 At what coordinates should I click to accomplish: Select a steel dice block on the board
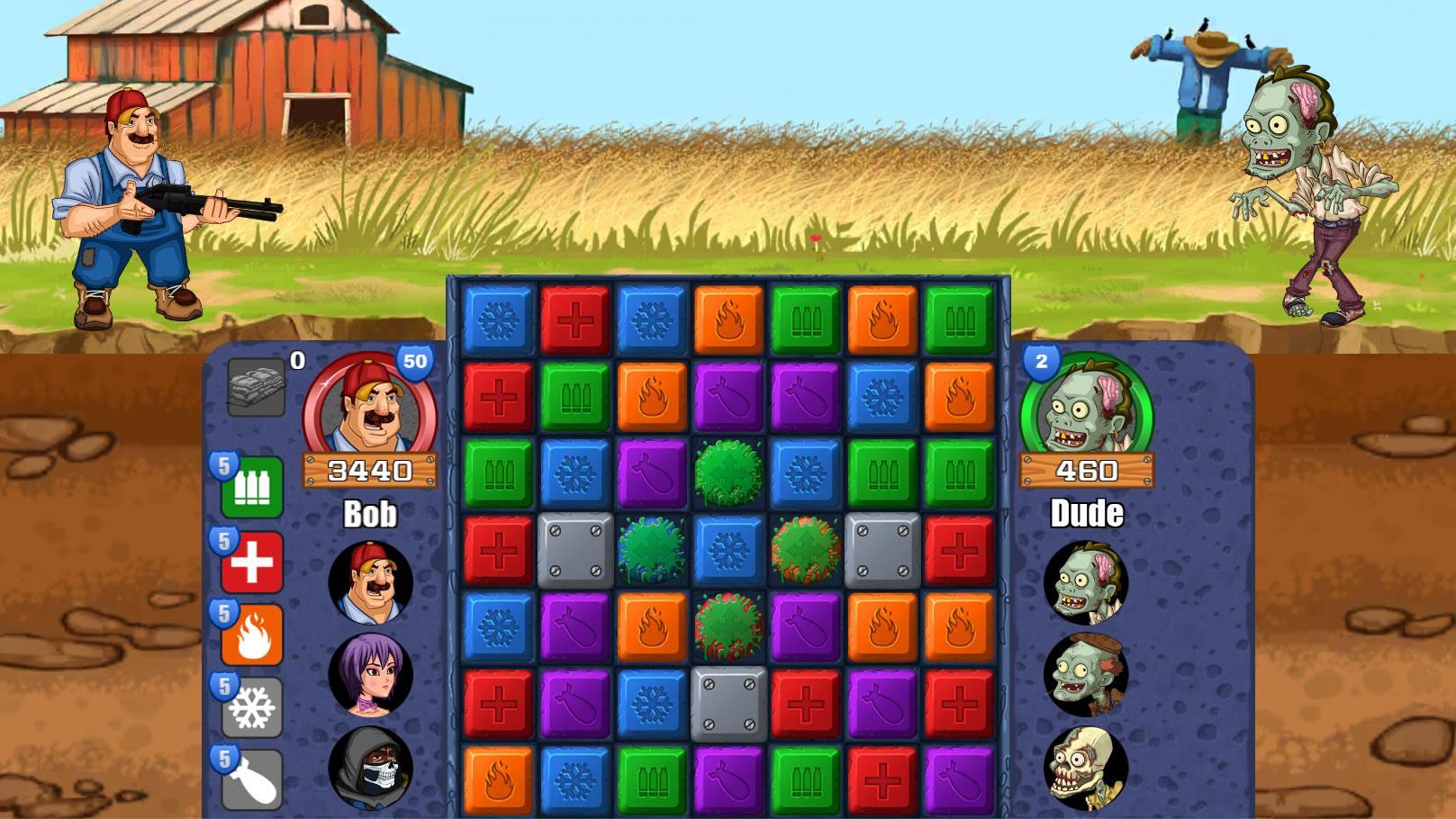click(x=574, y=549)
